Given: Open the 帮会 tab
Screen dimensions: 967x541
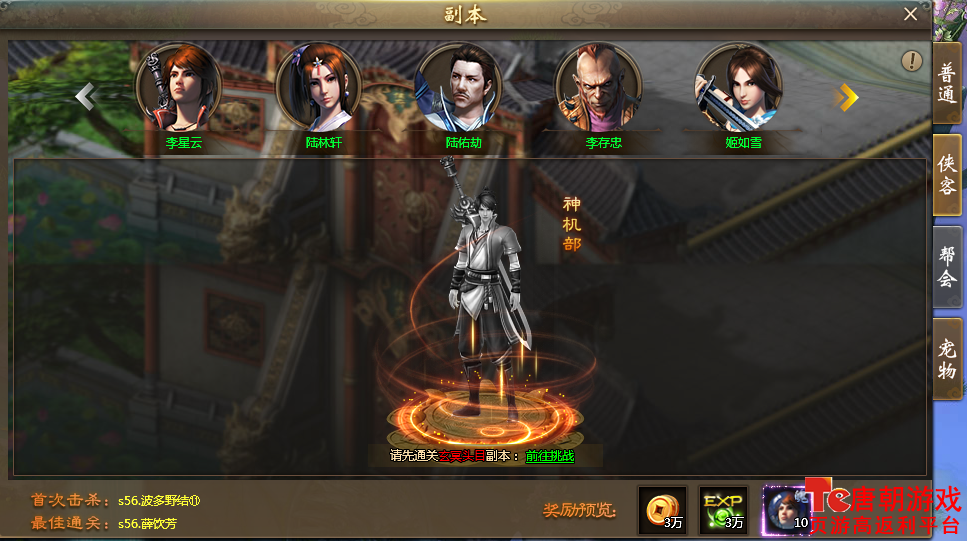Looking at the screenshot, I should (947, 267).
